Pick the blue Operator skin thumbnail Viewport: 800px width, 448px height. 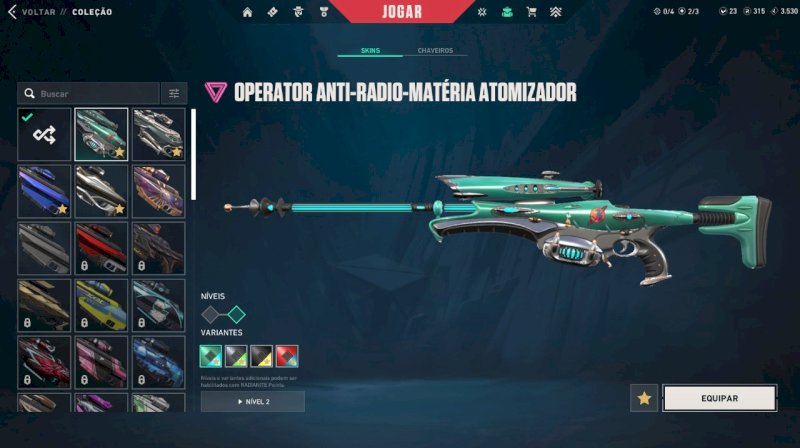[x=44, y=191]
